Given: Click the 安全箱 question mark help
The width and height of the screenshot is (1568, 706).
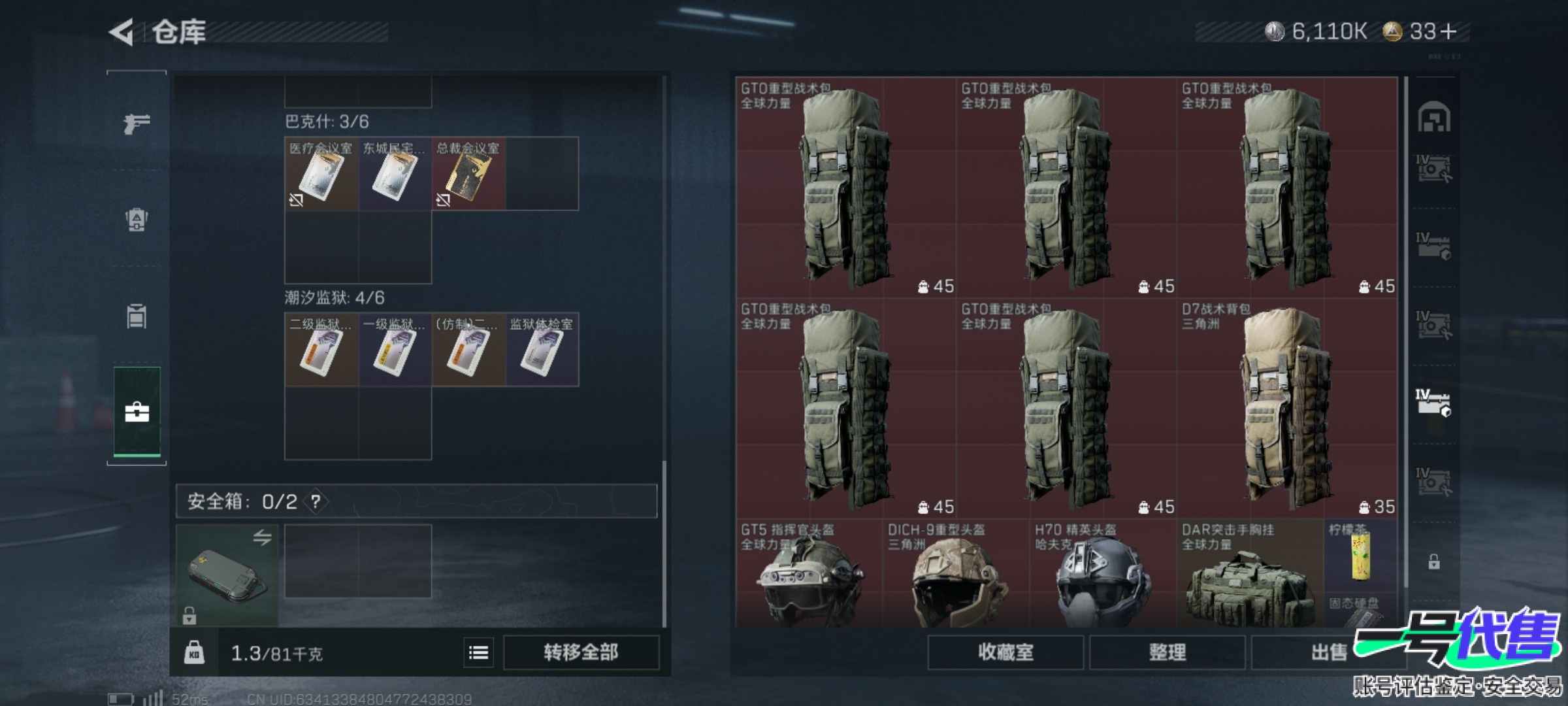Looking at the screenshot, I should tap(316, 502).
